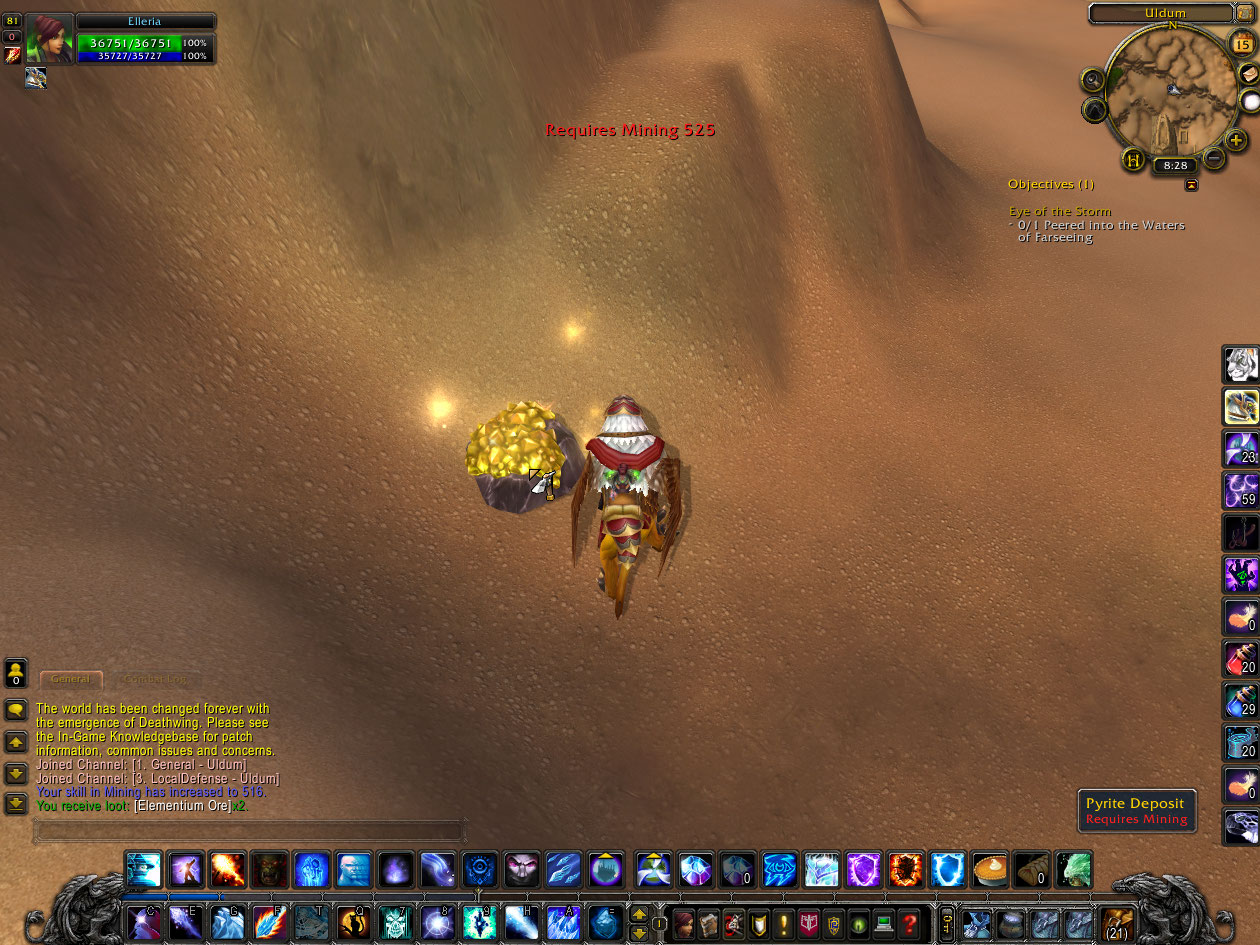Zoom out the minimap with minus button
Viewport: 1260px width, 945px height.
pyautogui.click(x=1214, y=158)
